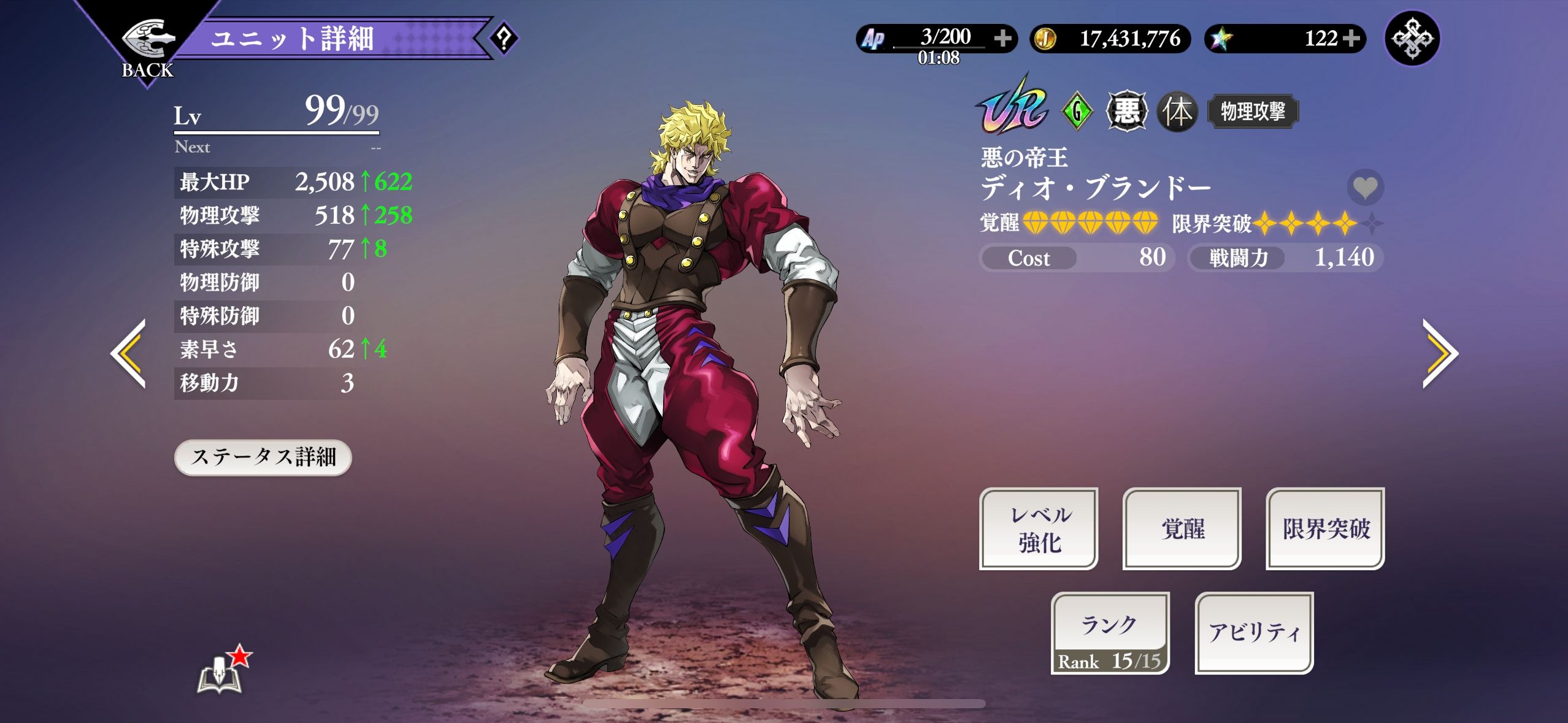Open the ランク rank screen

point(1110,633)
